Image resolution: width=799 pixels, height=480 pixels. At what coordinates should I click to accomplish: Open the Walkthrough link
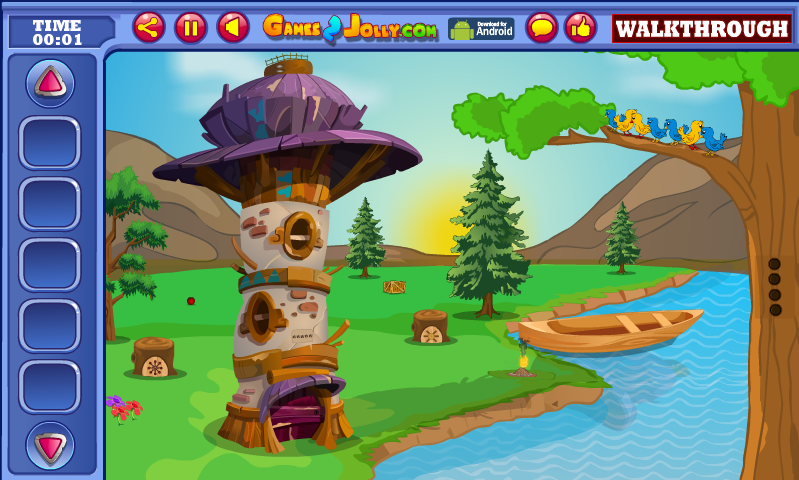(701, 28)
